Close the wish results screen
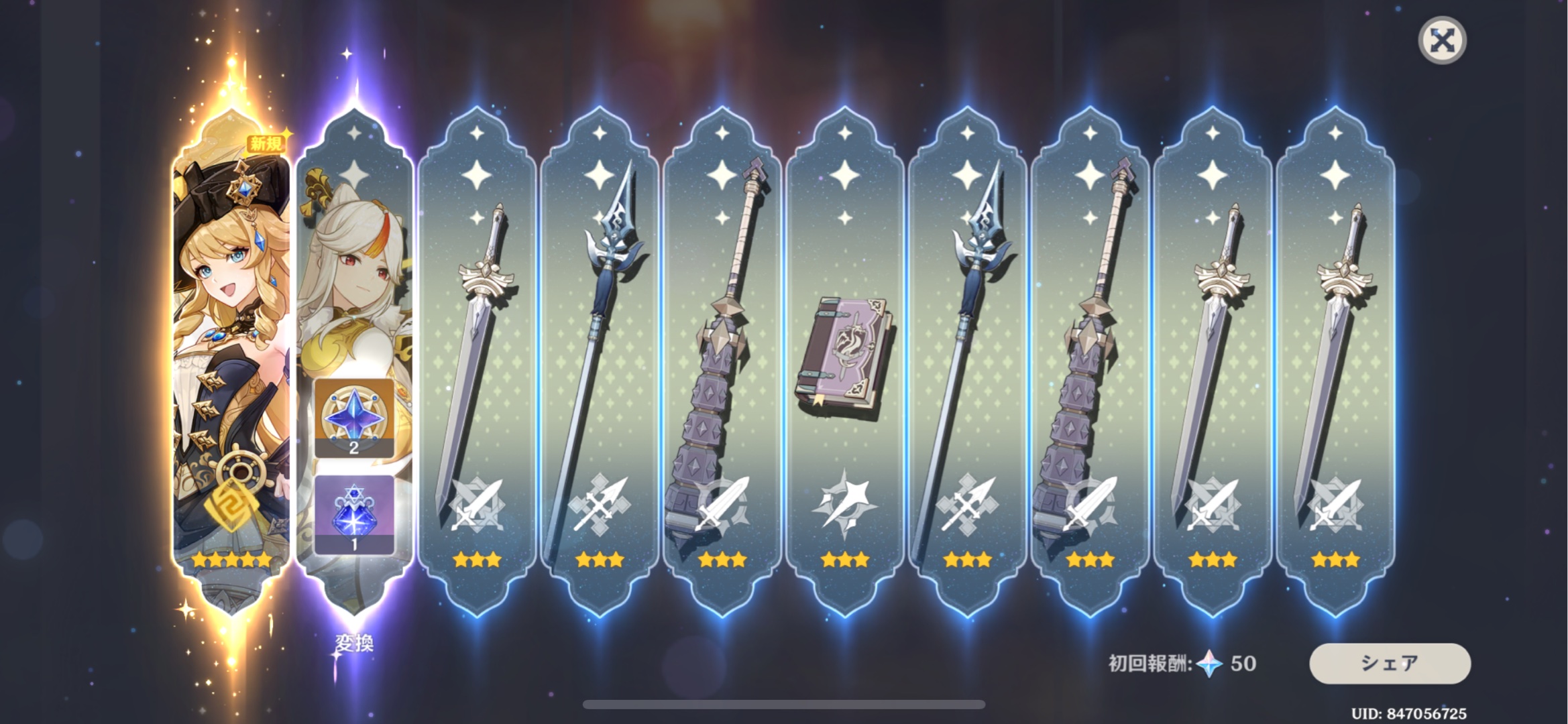This screenshot has height=724, width=1568. (x=1442, y=41)
